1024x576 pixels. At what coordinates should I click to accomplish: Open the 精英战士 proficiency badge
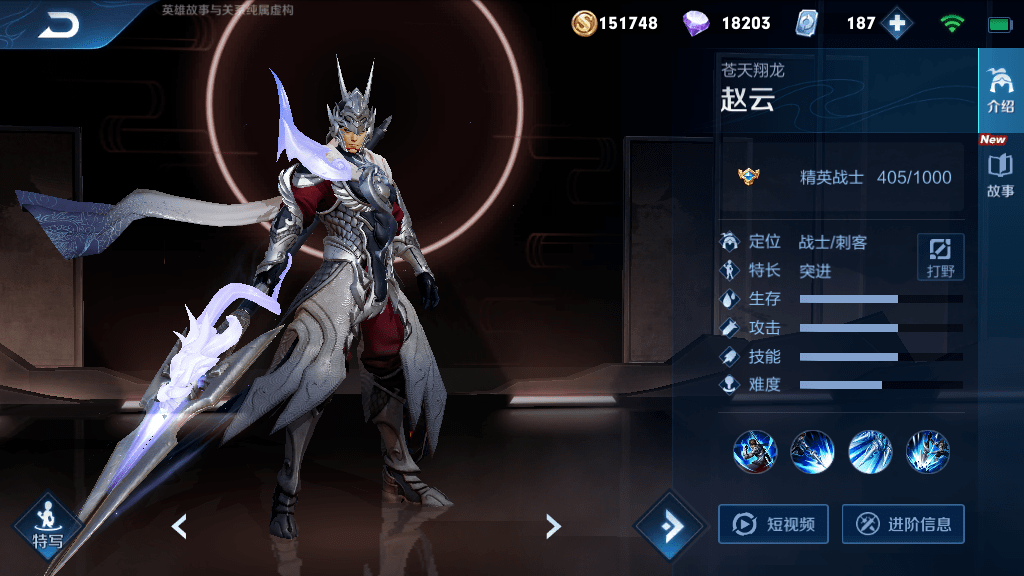coord(747,177)
